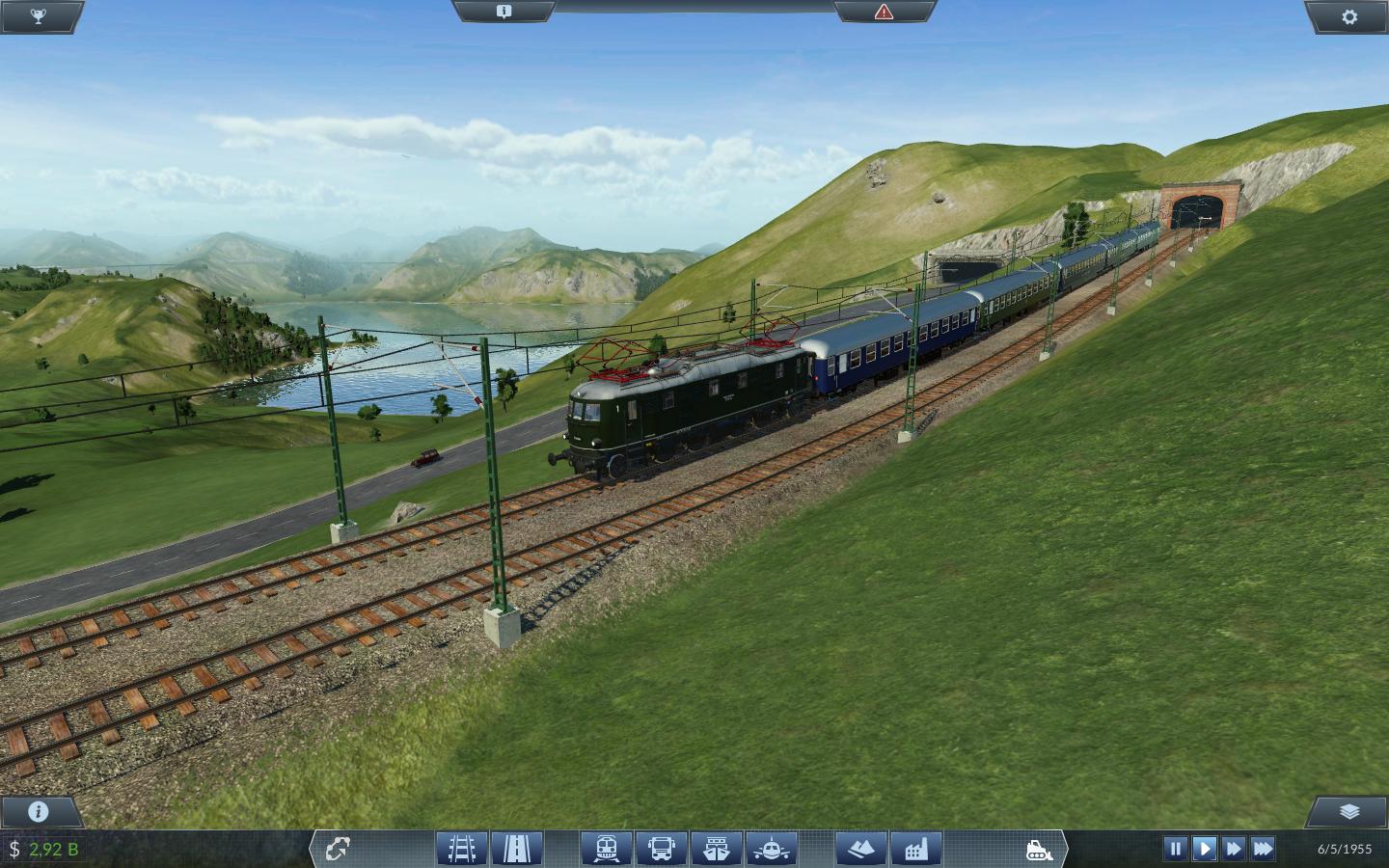The image size is (1389, 868).
Task: Set game speed to double fast-forward
Action: coord(1233,849)
